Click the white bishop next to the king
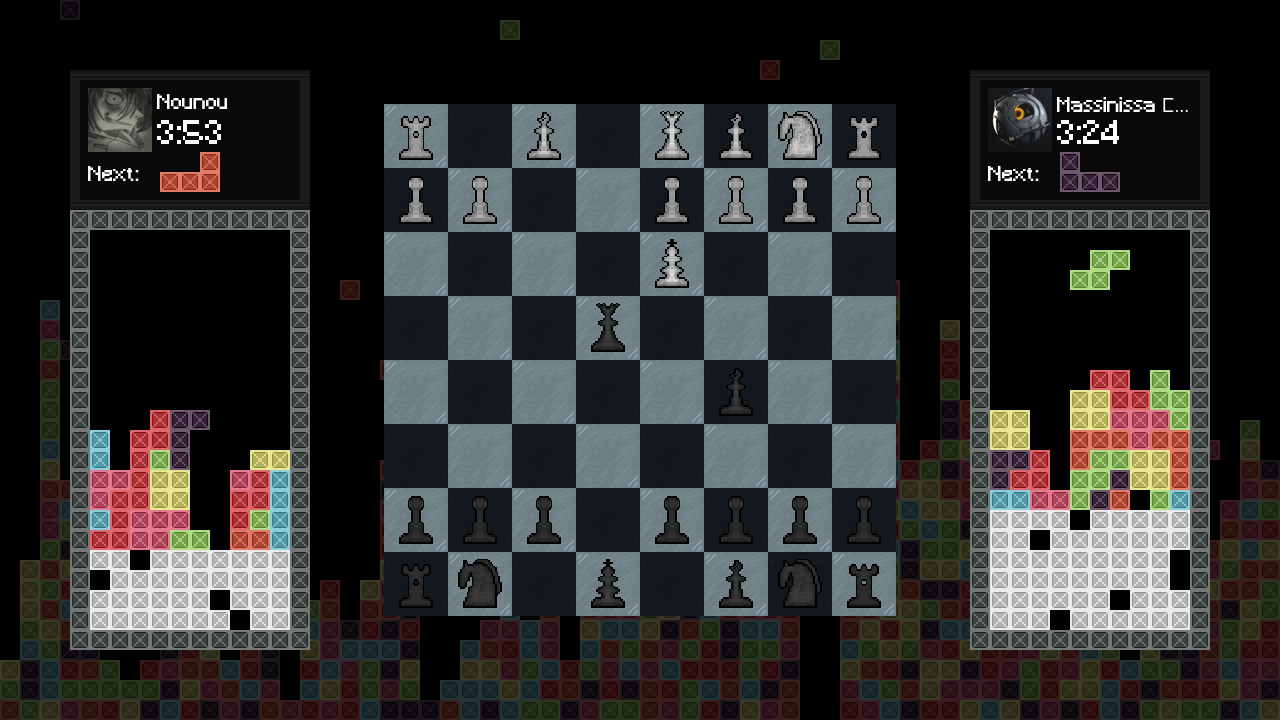The width and height of the screenshot is (1280, 720). [735, 135]
